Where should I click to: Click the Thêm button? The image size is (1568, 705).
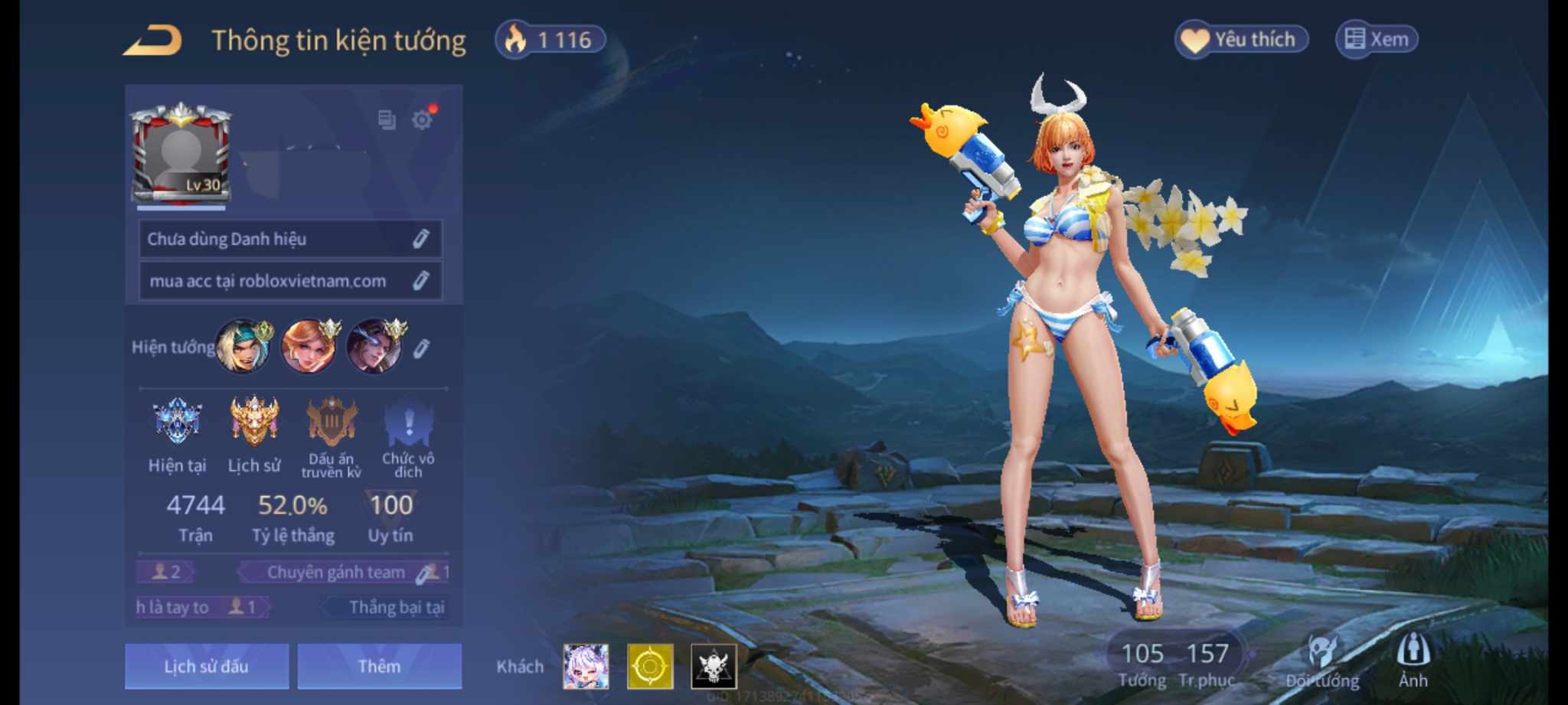379,666
